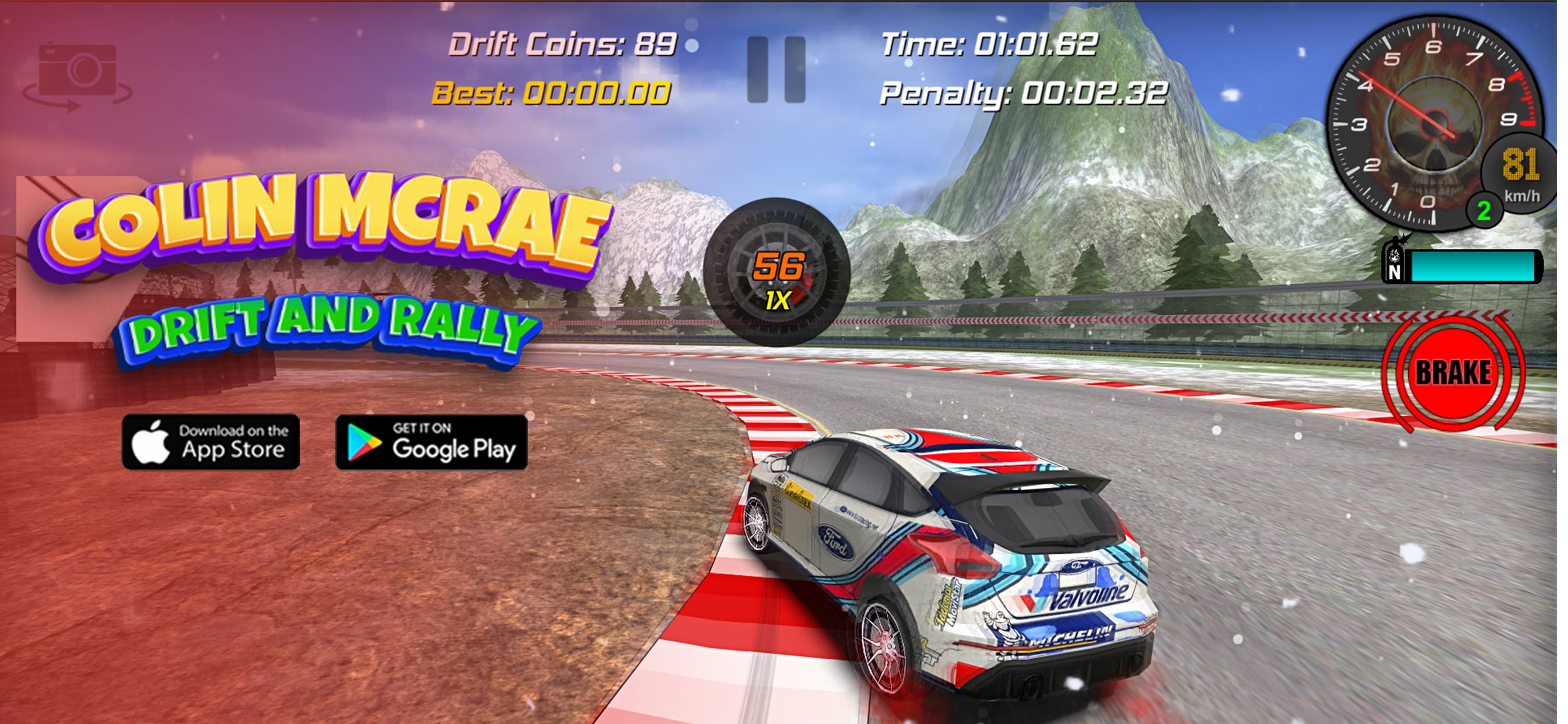The image size is (1568, 724).
Task: Open the App Store download badge
Action: 211,442
